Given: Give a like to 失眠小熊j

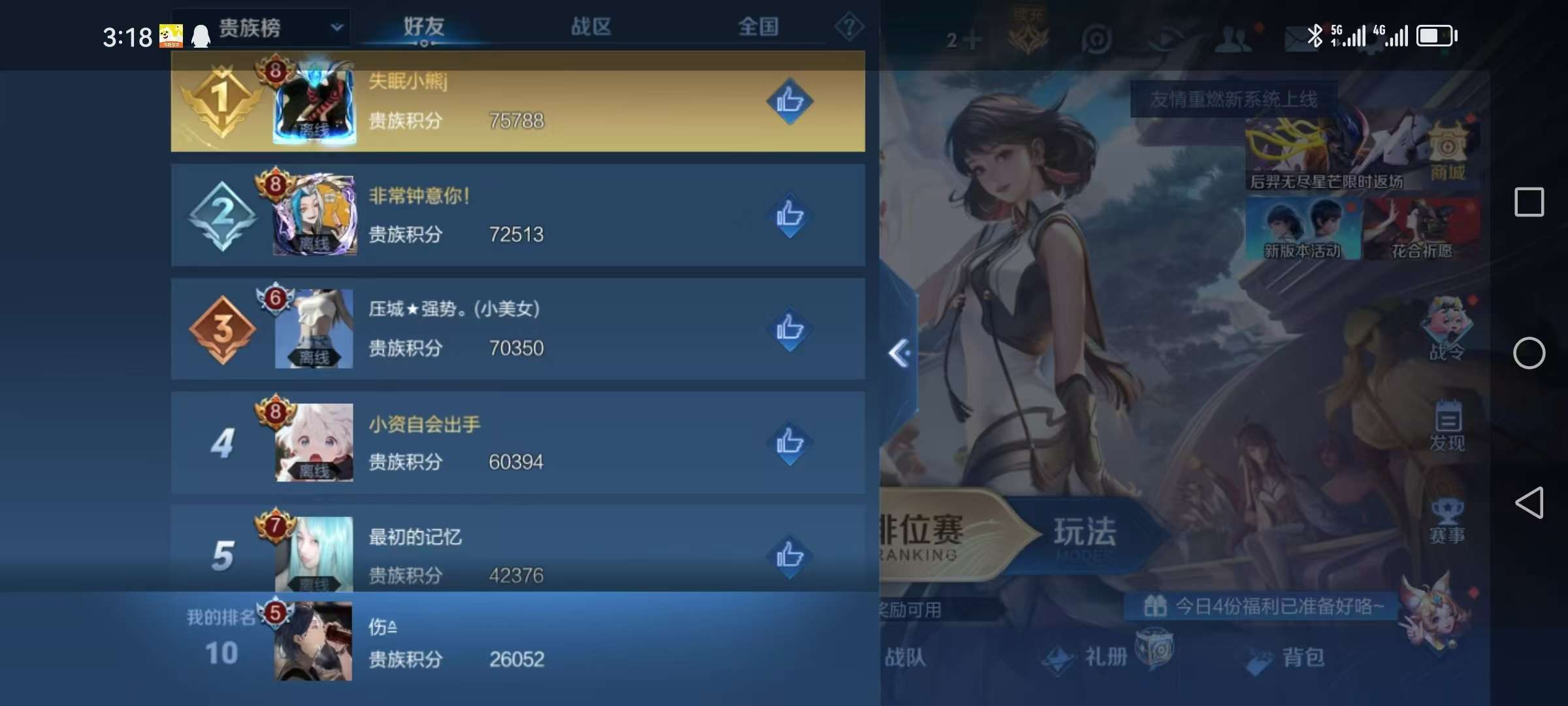Looking at the screenshot, I should click(x=789, y=101).
